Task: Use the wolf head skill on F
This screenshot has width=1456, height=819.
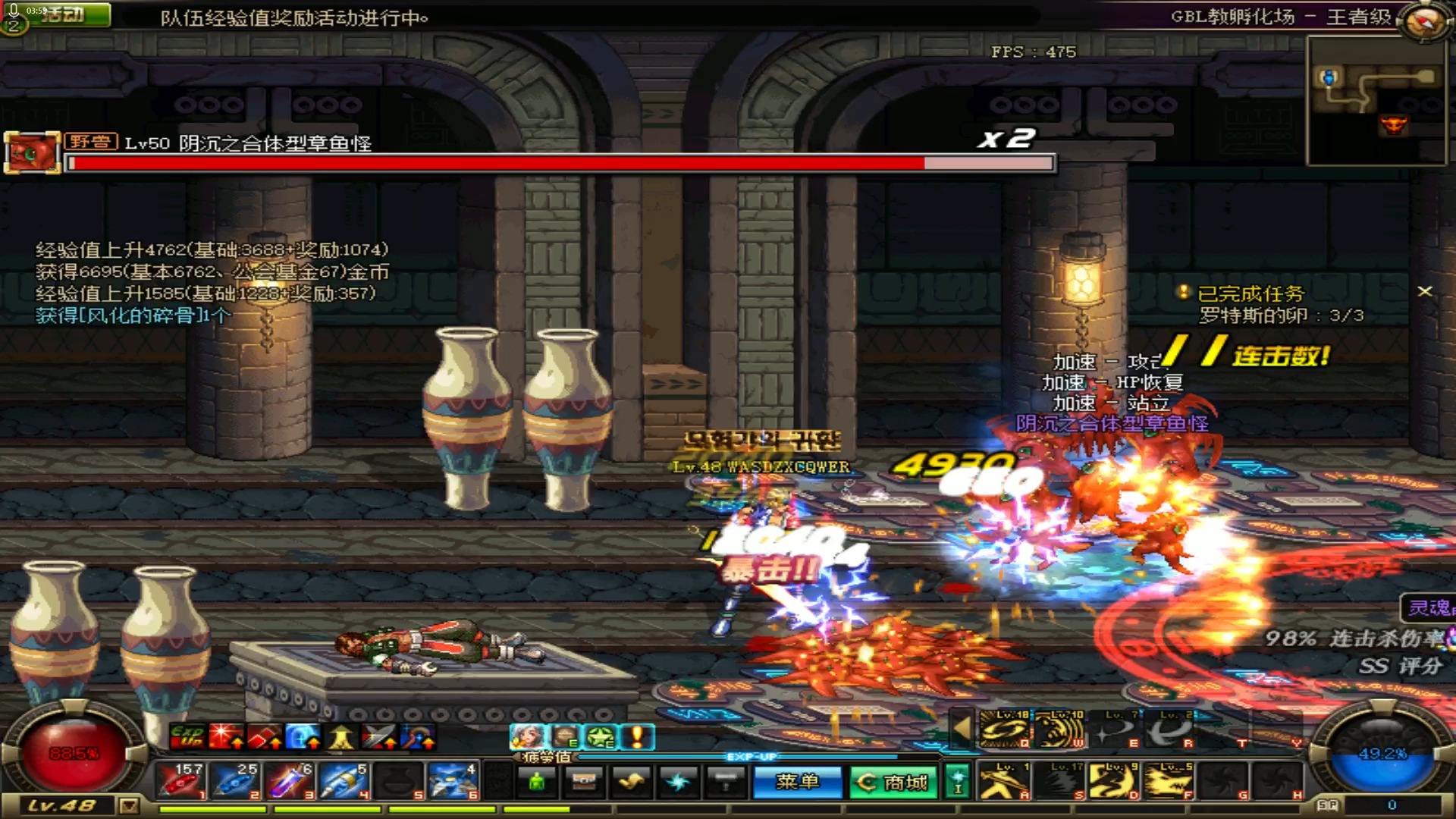Action: (x=1167, y=781)
